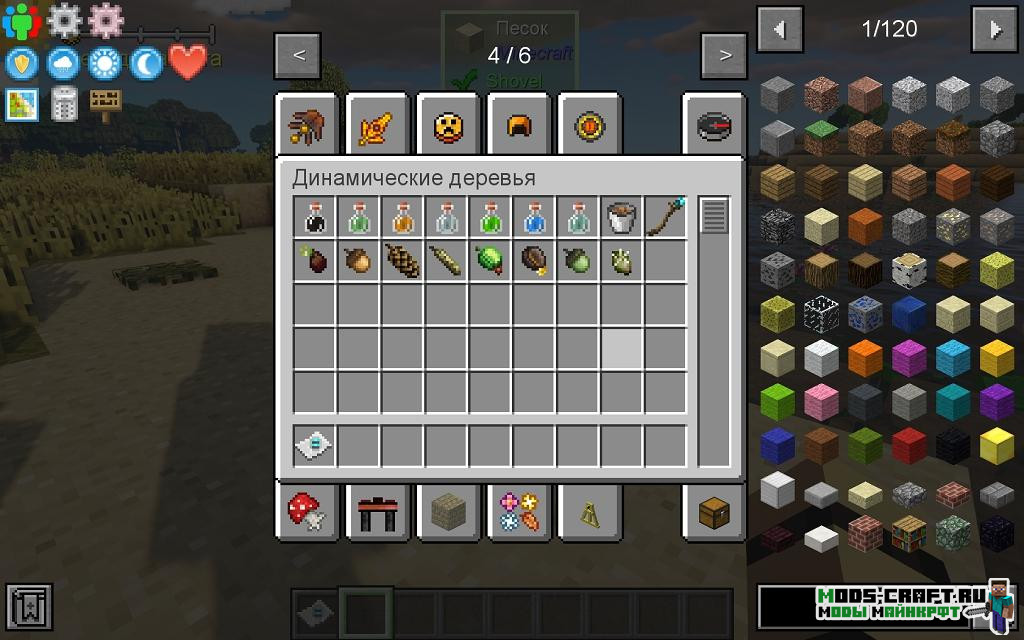Image resolution: width=1024 pixels, height=640 pixels.
Task: Click the red heart icon
Action: [187, 63]
